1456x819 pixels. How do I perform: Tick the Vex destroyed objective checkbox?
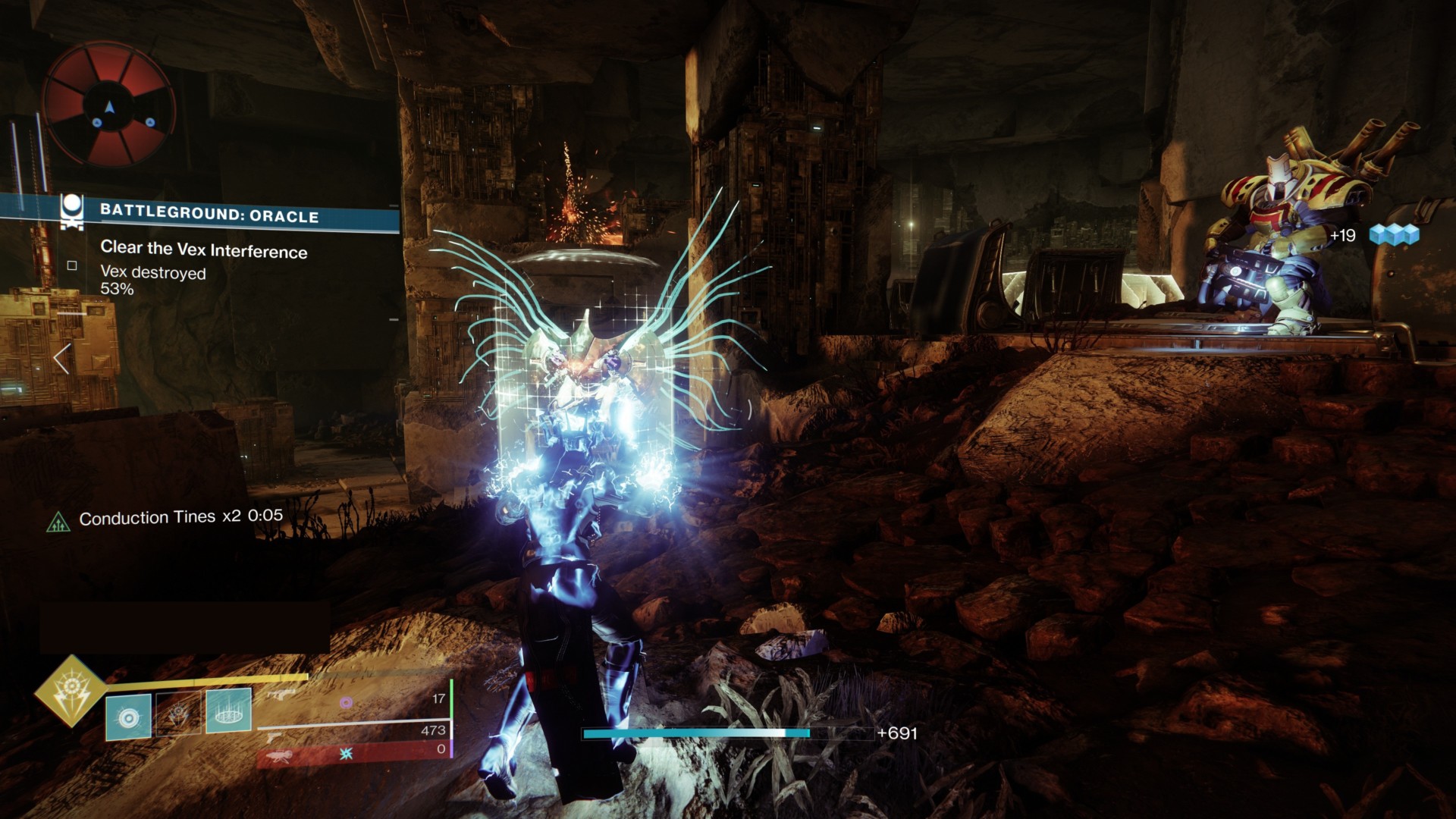pos(72,265)
